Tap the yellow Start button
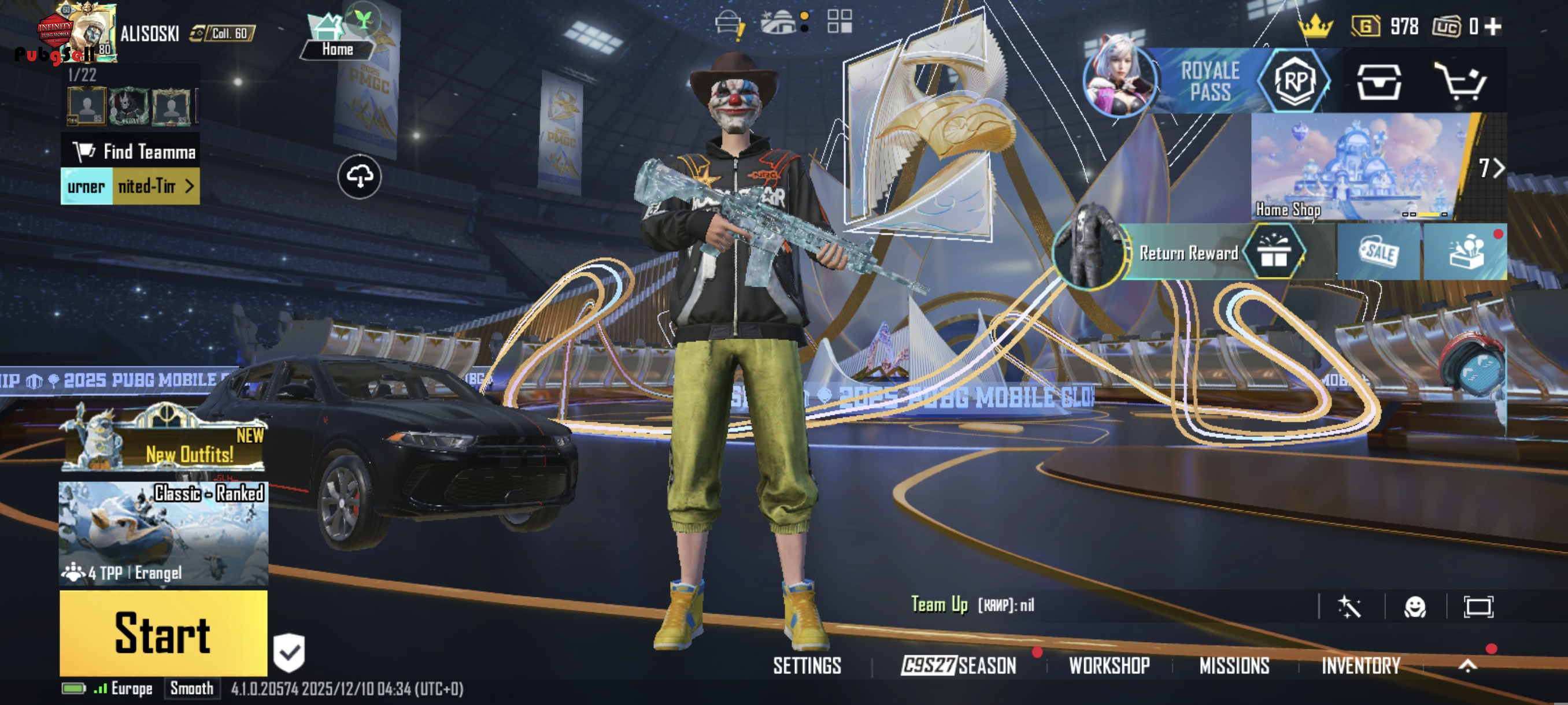The width and height of the screenshot is (1568, 705). [x=163, y=633]
